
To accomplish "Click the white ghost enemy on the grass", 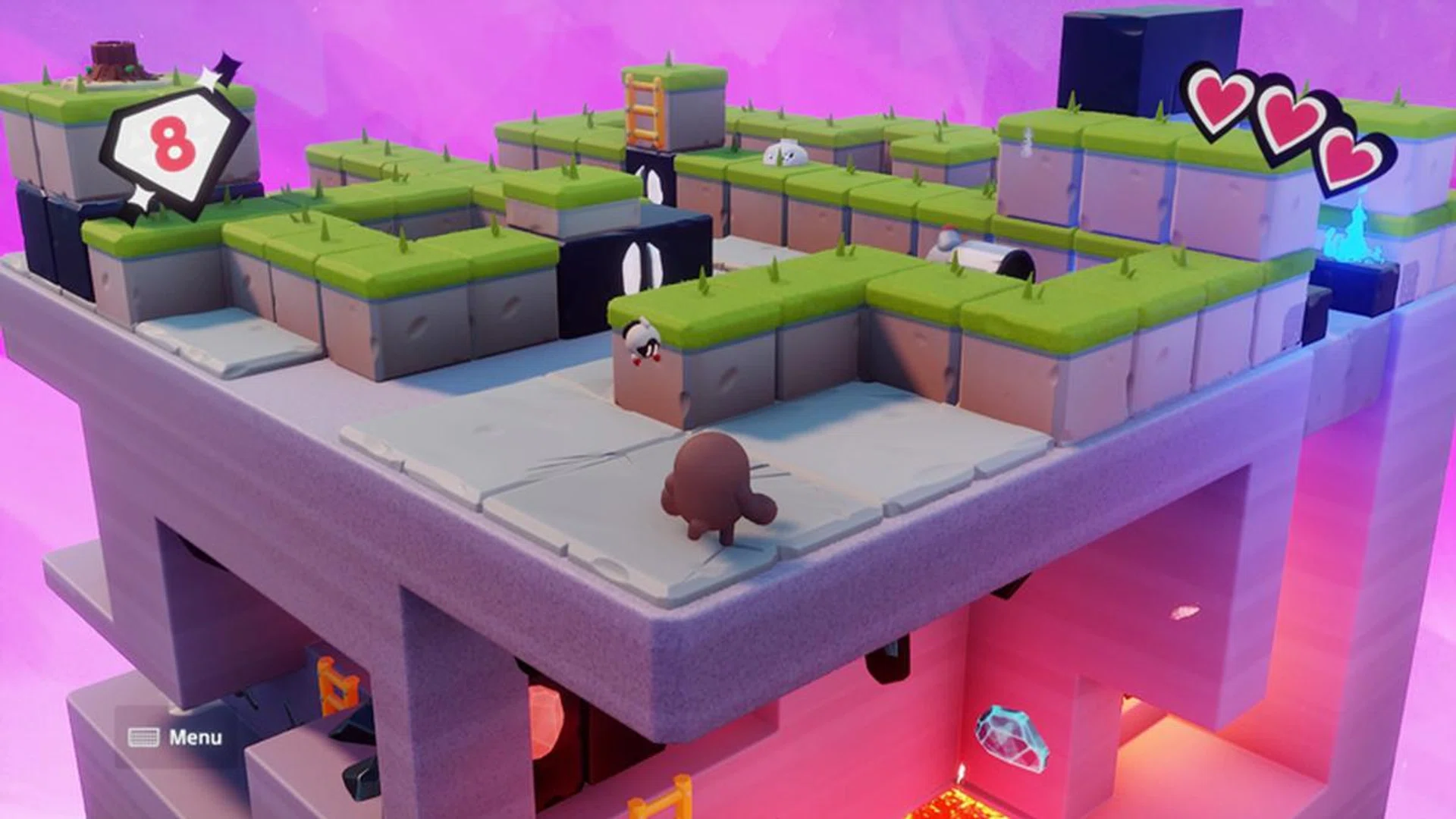I will pos(785,152).
